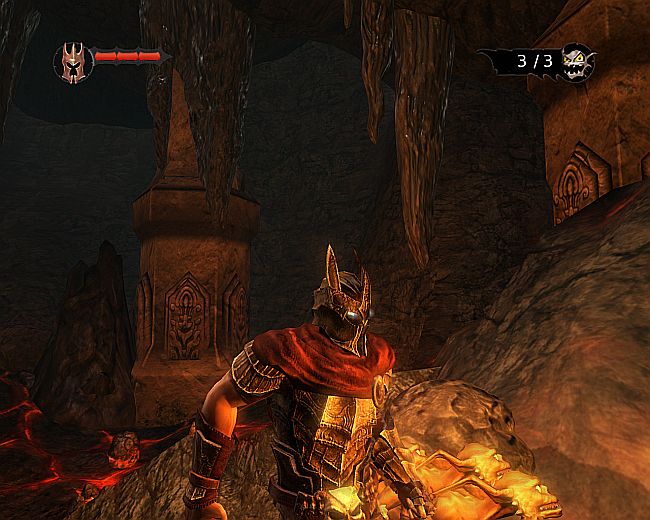The height and width of the screenshot is (520, 650).
Task: Select the grinning minion face icon
Action: click(x=577, y=63)
